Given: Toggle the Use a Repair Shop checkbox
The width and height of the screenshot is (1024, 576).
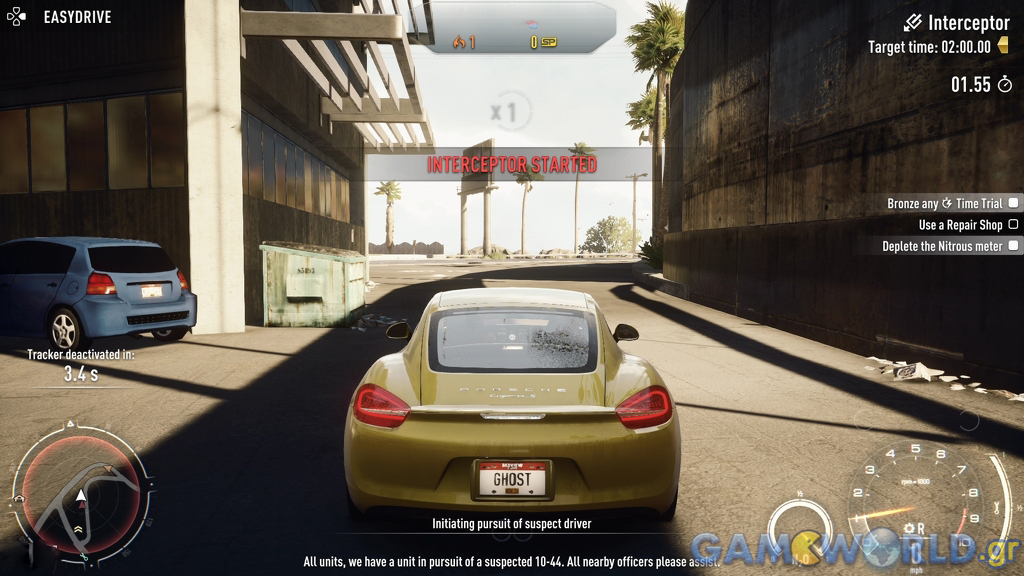Looking at the screenshot, I should (x=1013, y=225).
